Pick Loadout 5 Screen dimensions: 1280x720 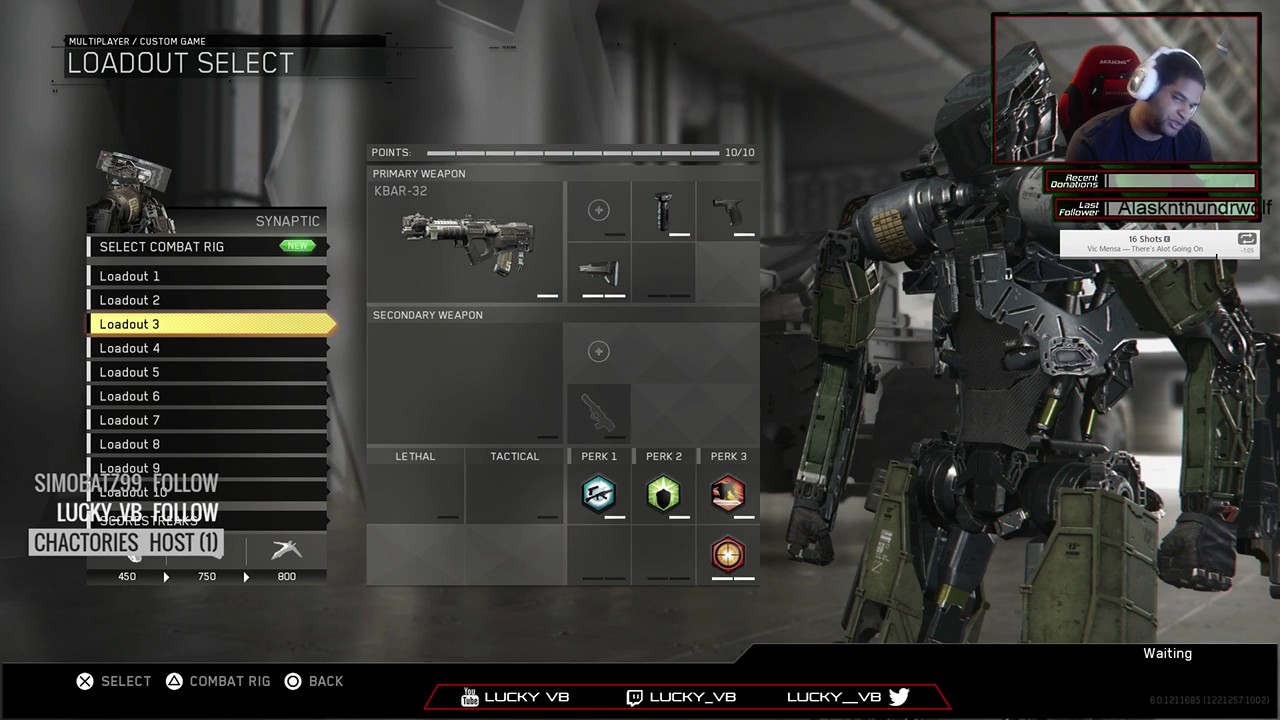[x=207, y=372]
